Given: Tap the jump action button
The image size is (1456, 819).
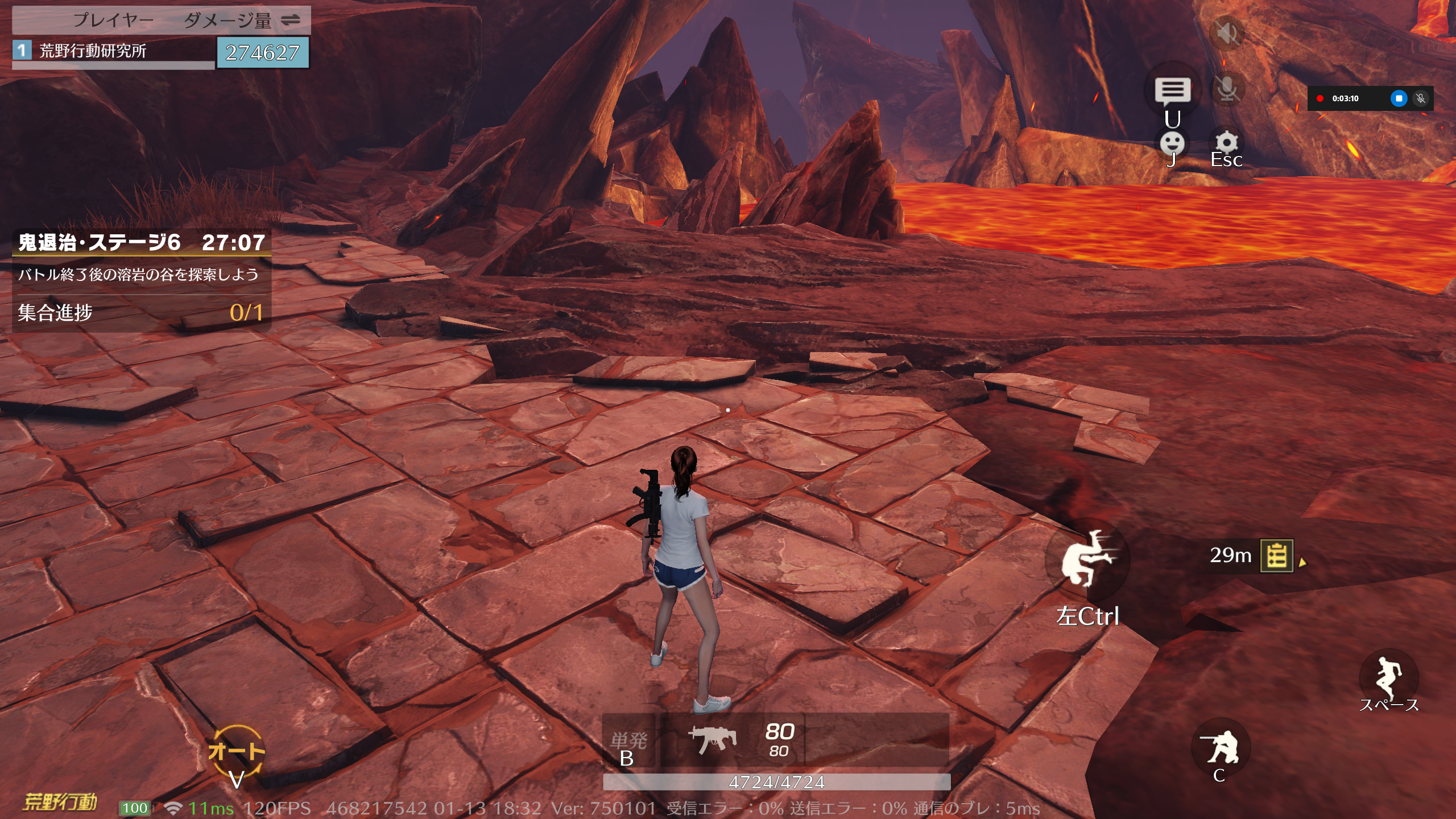Looking at the screenshot, I should click(x=1388, y=677).
